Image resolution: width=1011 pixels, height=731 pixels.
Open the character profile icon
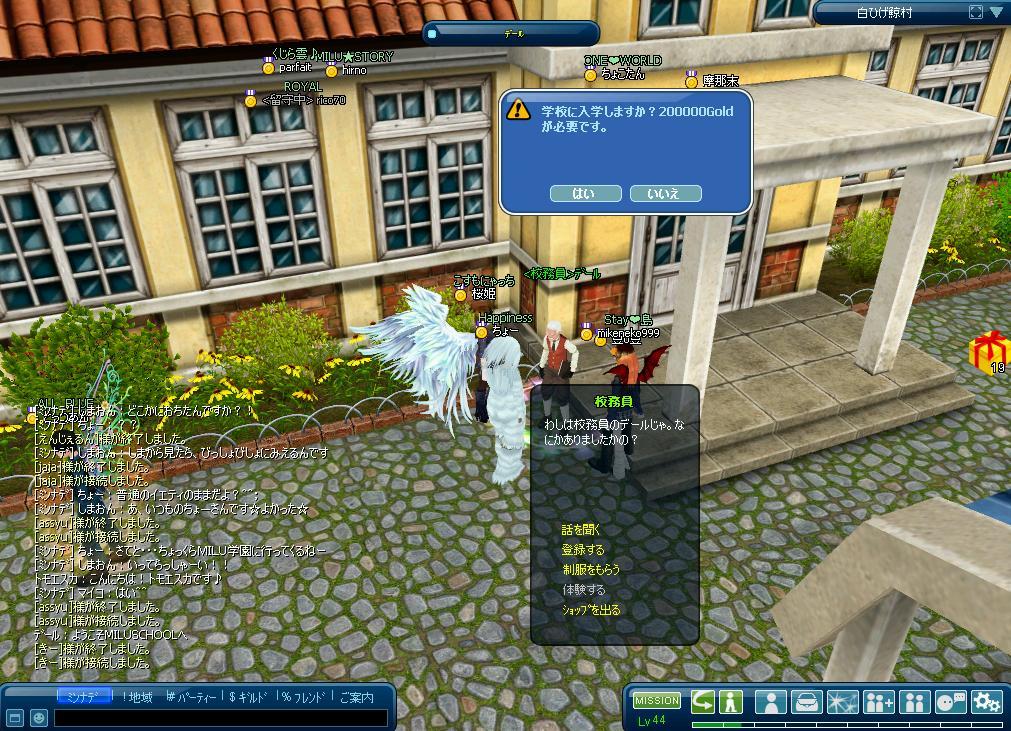[770, 702]
